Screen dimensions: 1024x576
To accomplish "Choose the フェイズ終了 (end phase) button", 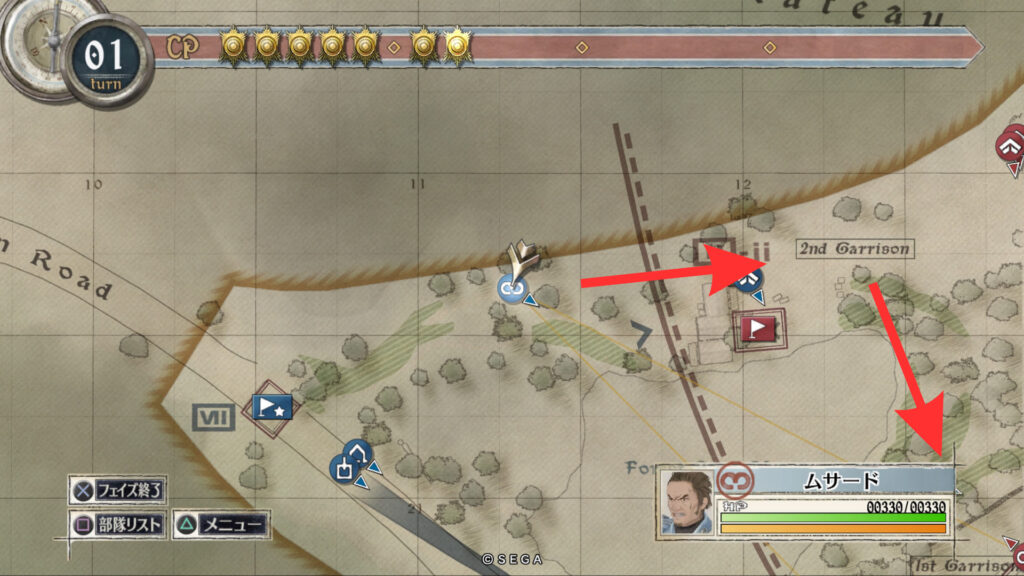I will coord(118,491).
